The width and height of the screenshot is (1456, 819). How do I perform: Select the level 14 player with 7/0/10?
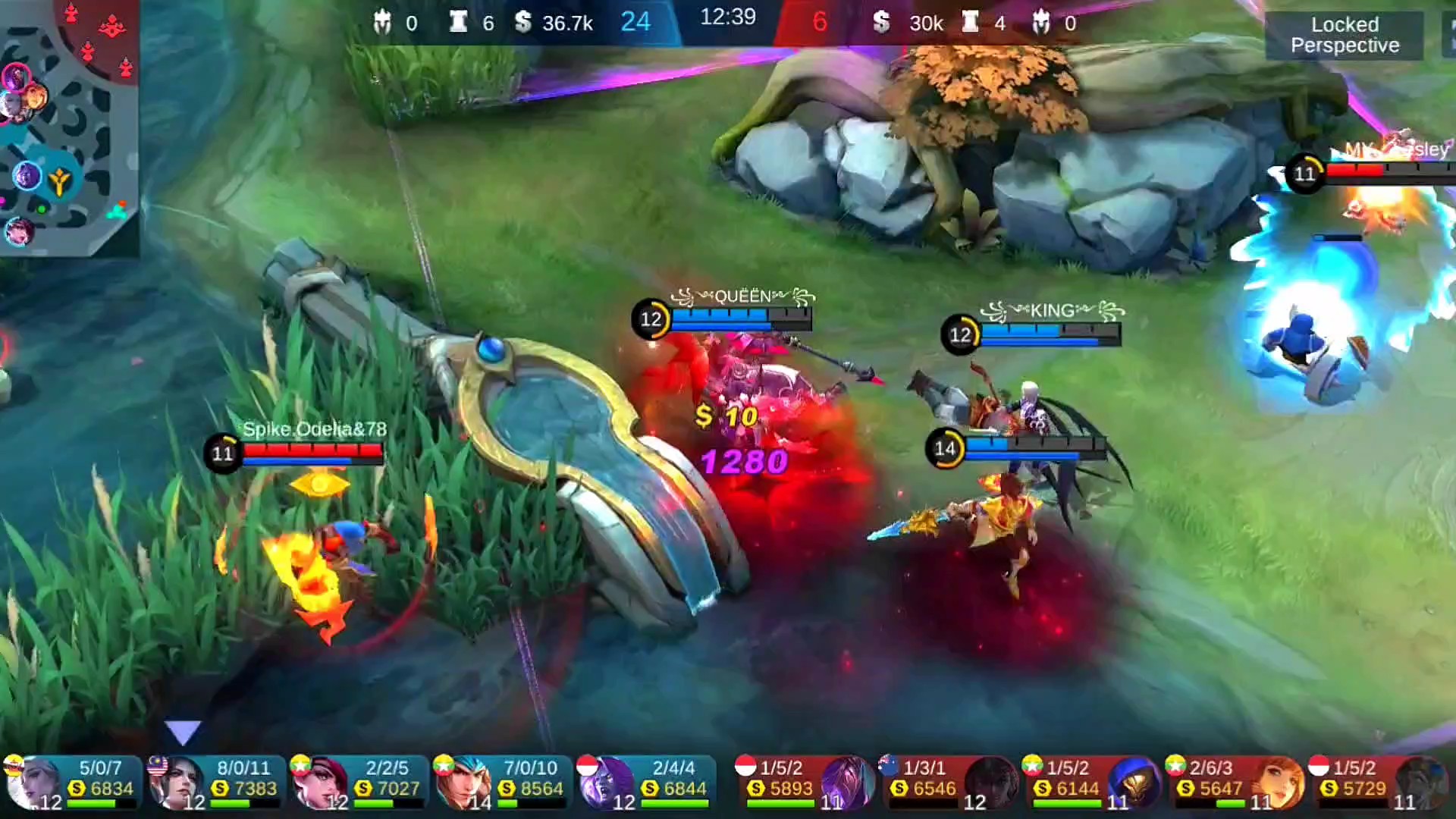tap(502, 781)
